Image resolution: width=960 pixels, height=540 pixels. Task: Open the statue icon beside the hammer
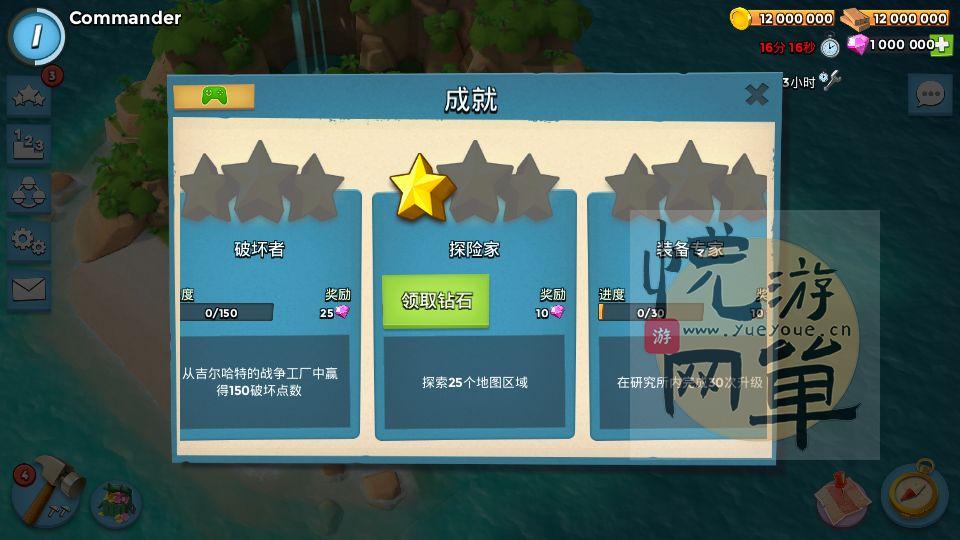[116, 502]
